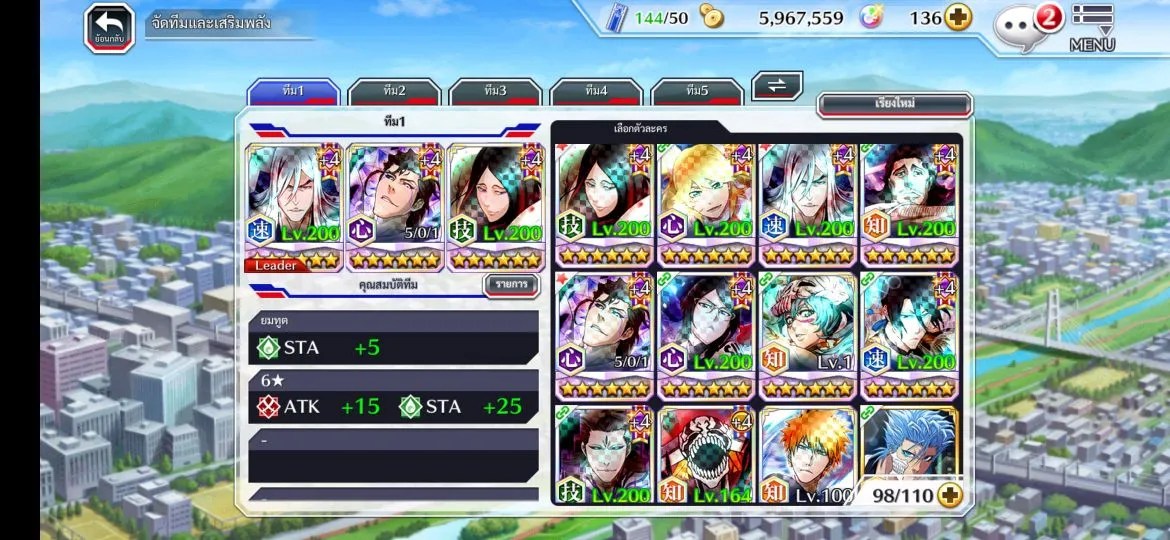This screenshot has width=1170, height=540.
Task: Select the Lv.1 teal-haired character card
Action: [x=808, y=335]
